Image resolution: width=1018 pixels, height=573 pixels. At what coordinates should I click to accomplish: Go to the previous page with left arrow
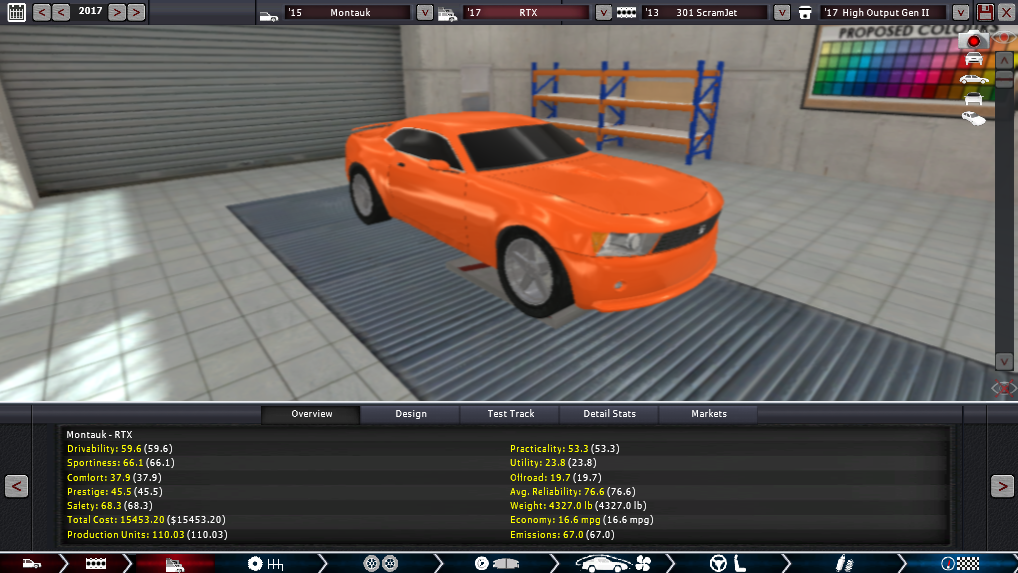click(x=16, y=486)
